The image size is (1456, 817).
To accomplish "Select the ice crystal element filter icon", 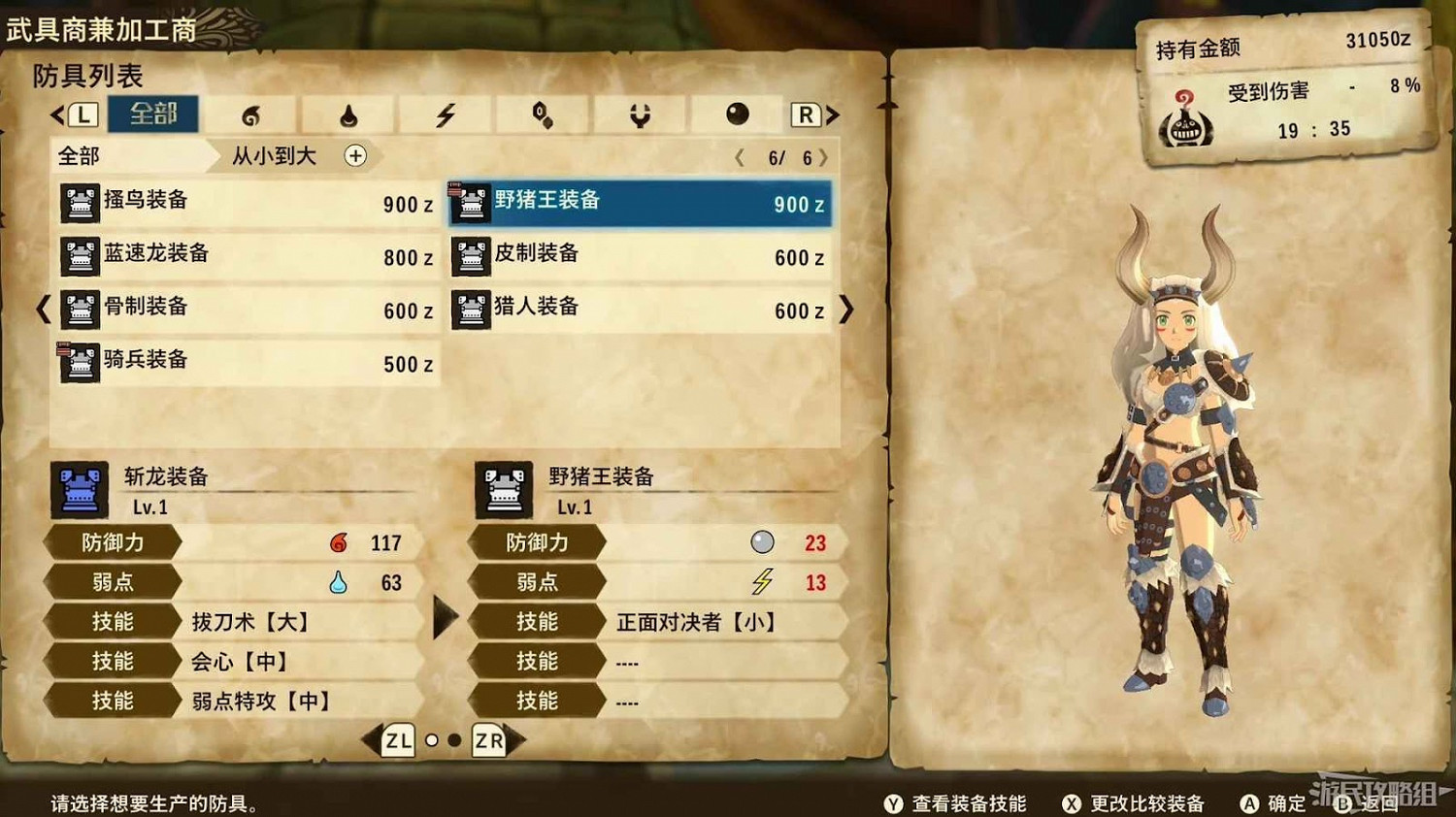I will pos(542,114).
